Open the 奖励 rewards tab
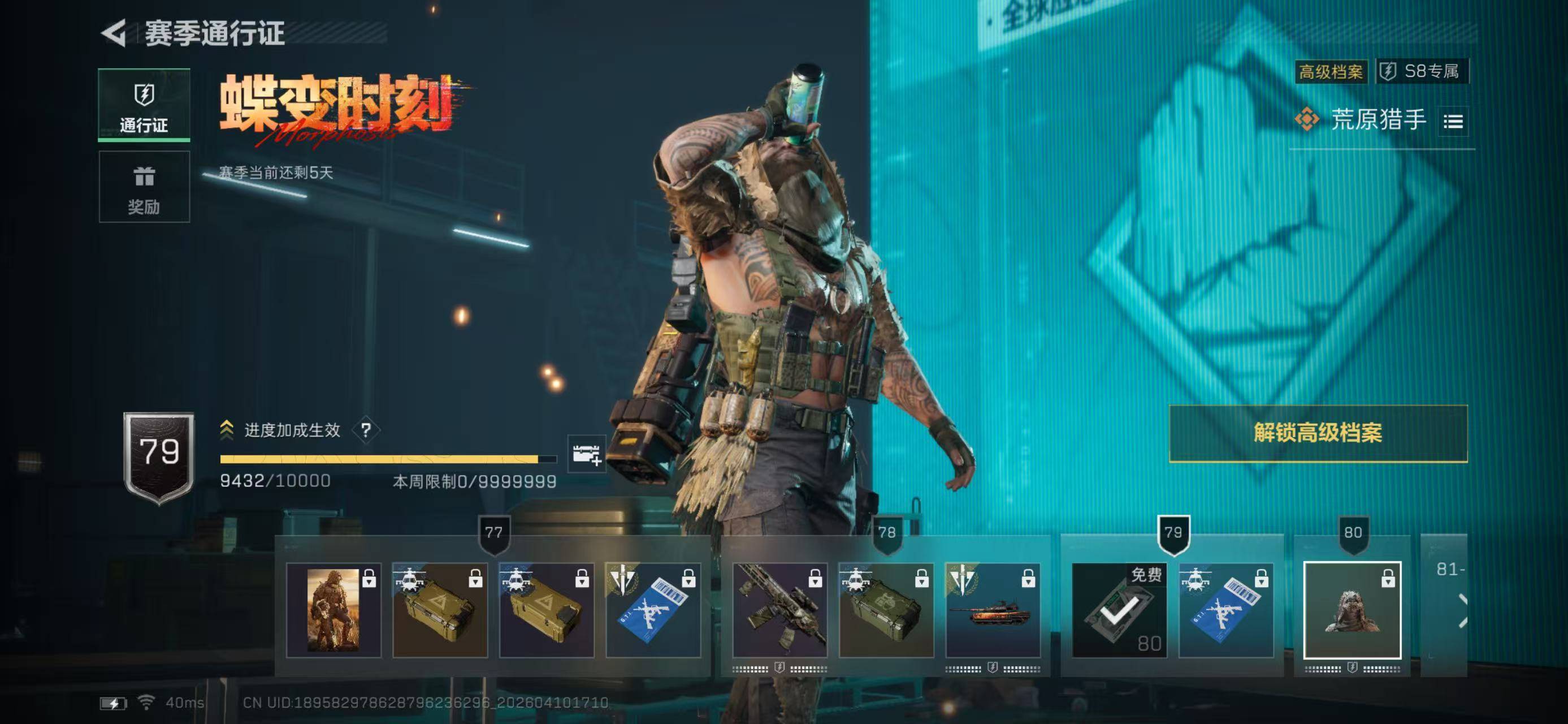1568x724 pixels. coord(144,187)
